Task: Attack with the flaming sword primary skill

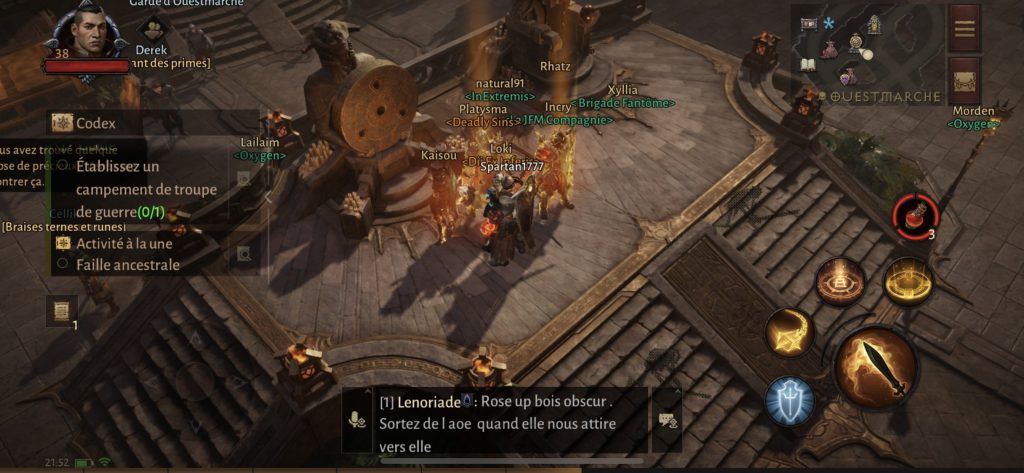Action: (x=875, y=368)
